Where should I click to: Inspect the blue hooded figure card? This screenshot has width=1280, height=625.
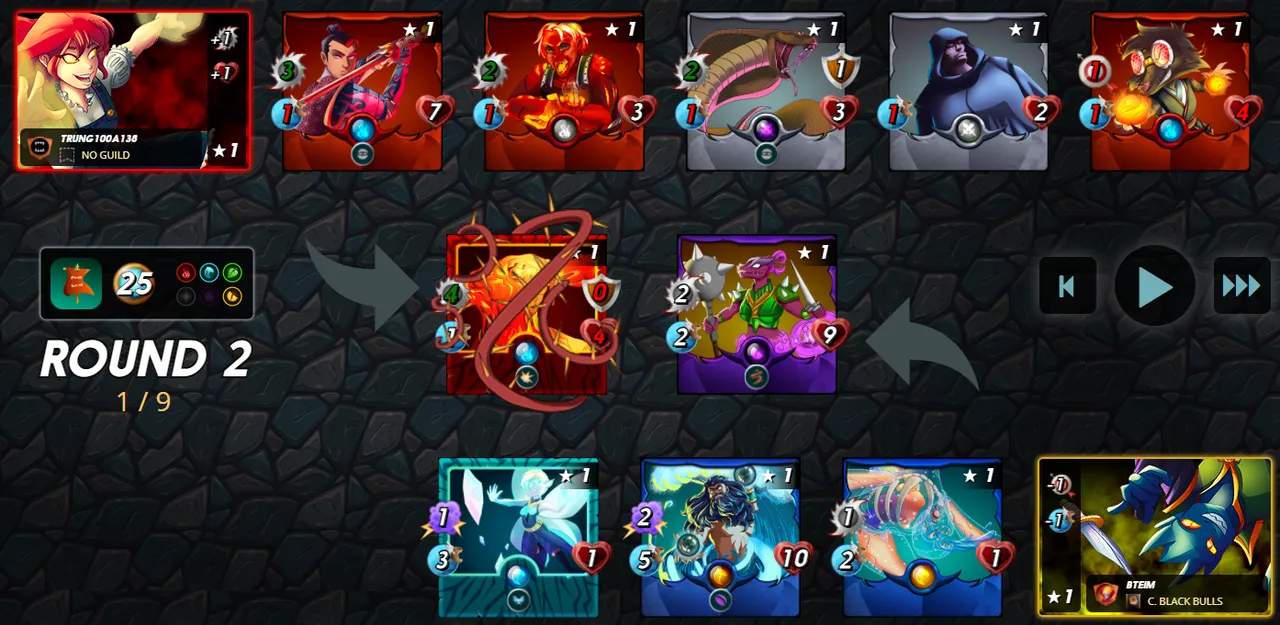coord(968,90)
